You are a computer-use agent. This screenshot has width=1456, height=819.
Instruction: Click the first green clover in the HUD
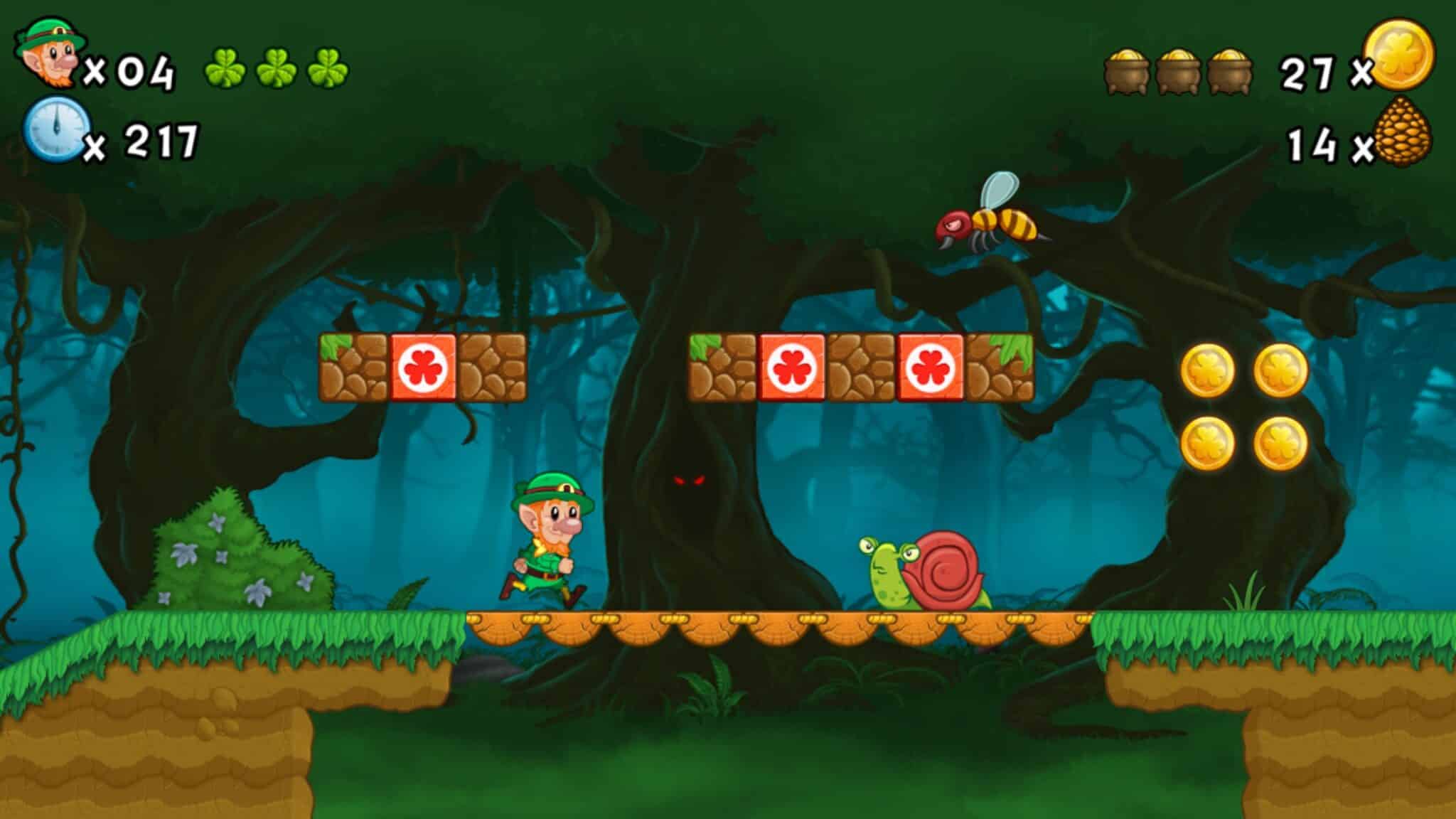click(227, 68)
